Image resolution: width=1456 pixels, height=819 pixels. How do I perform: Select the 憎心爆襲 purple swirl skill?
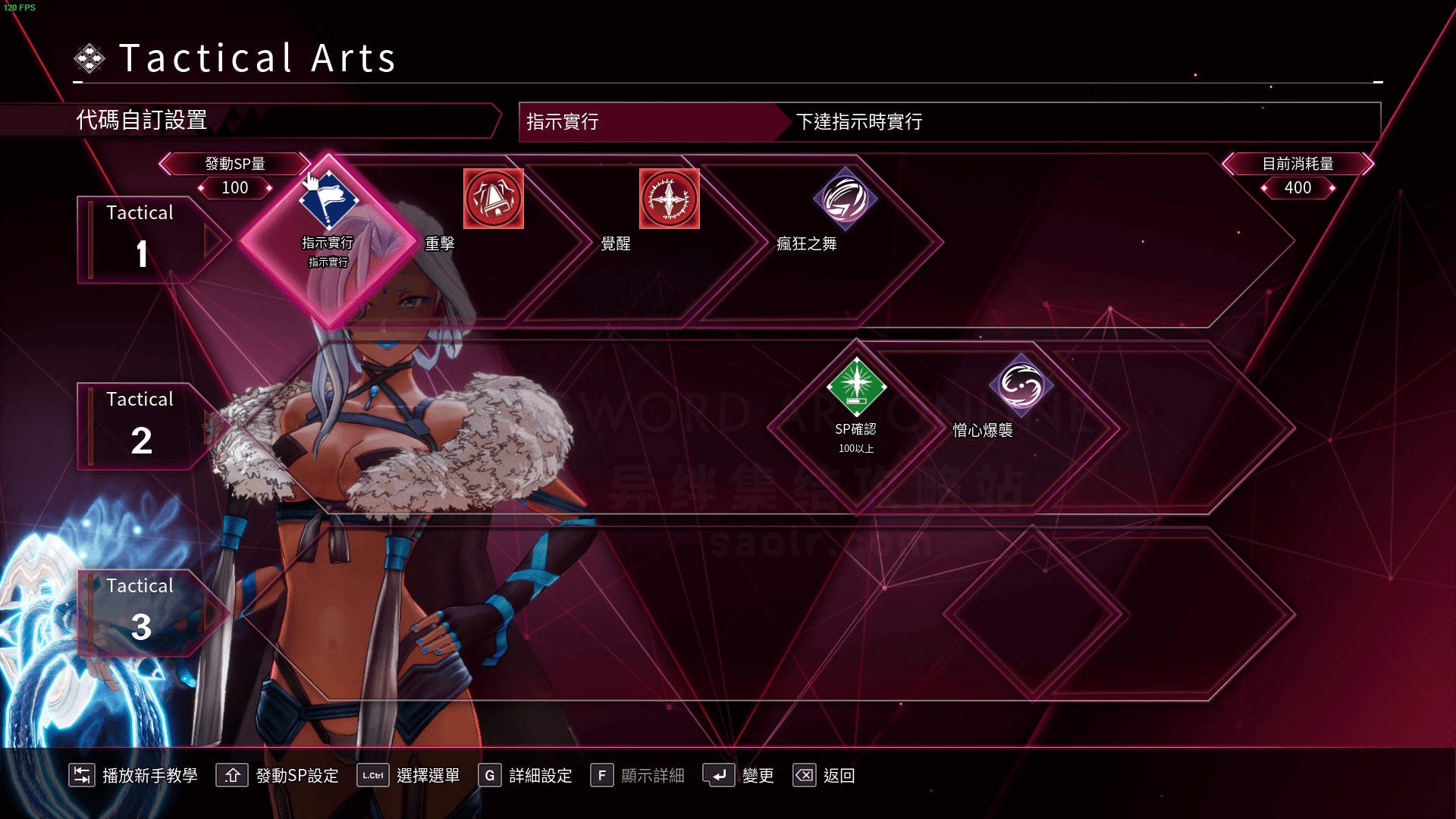pyautogui.click(x=1021, y=386)
